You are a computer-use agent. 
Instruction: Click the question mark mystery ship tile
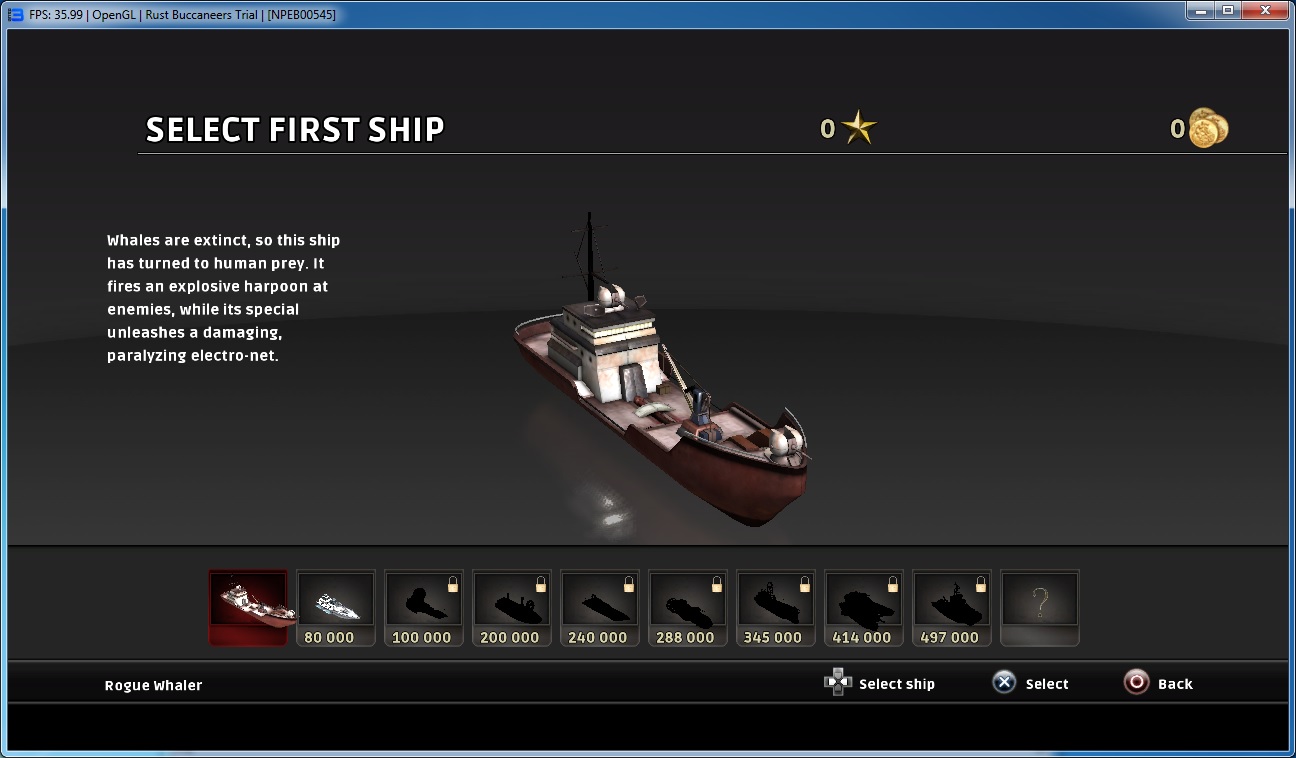(x=1040, y=607)
